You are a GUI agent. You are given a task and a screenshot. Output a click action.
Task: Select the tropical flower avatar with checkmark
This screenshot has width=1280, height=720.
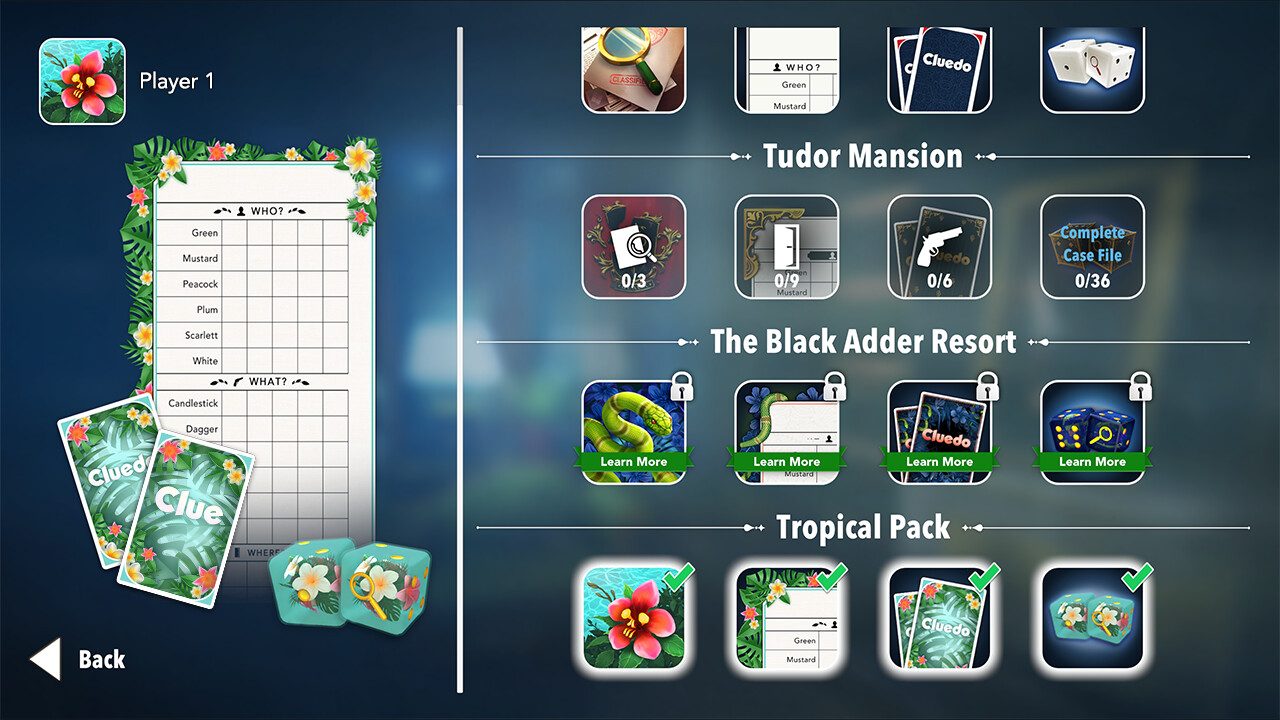635,618
